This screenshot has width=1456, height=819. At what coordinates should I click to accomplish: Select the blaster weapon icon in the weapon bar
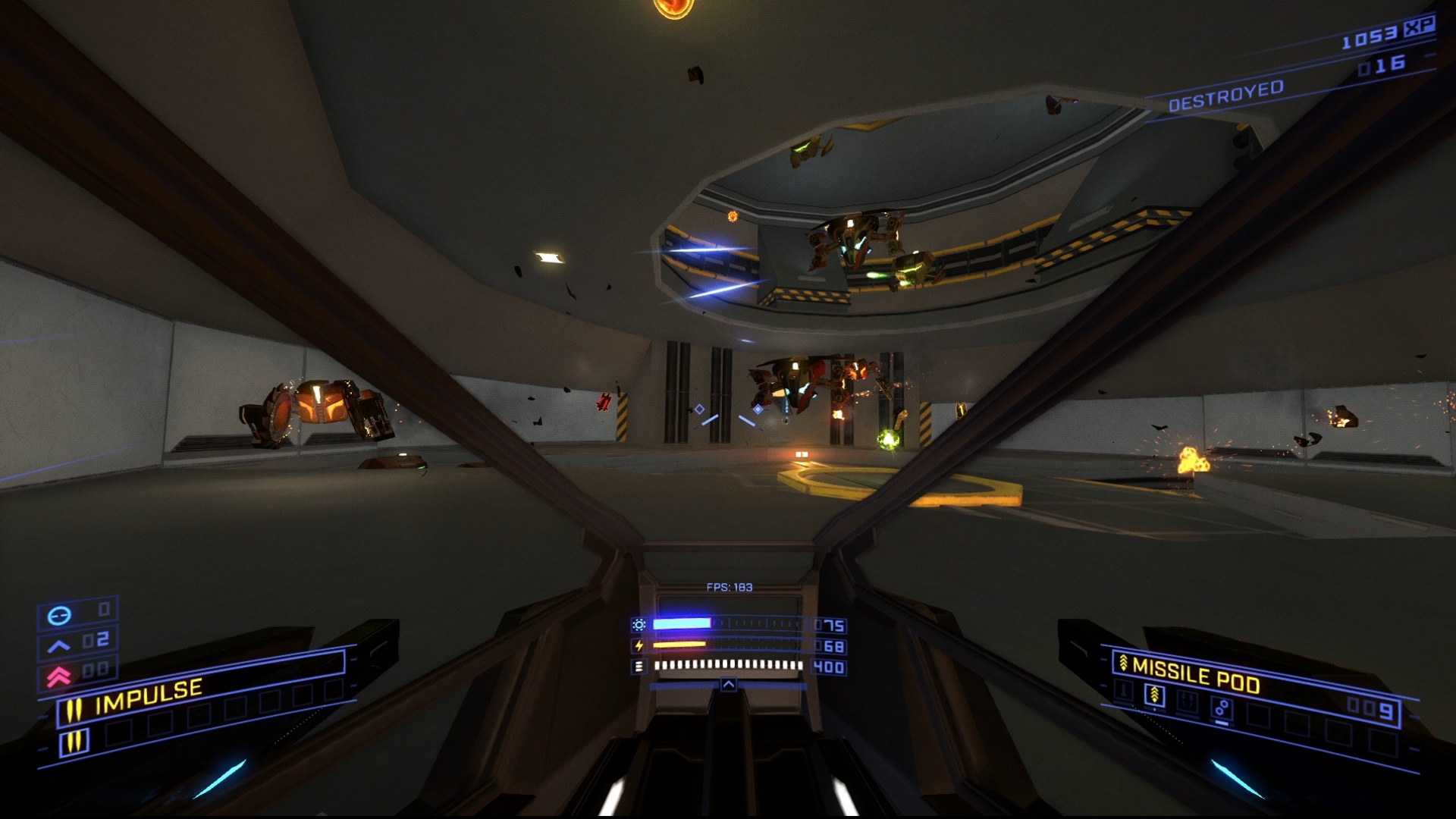pyautogui.click(x=1124, y=690)
